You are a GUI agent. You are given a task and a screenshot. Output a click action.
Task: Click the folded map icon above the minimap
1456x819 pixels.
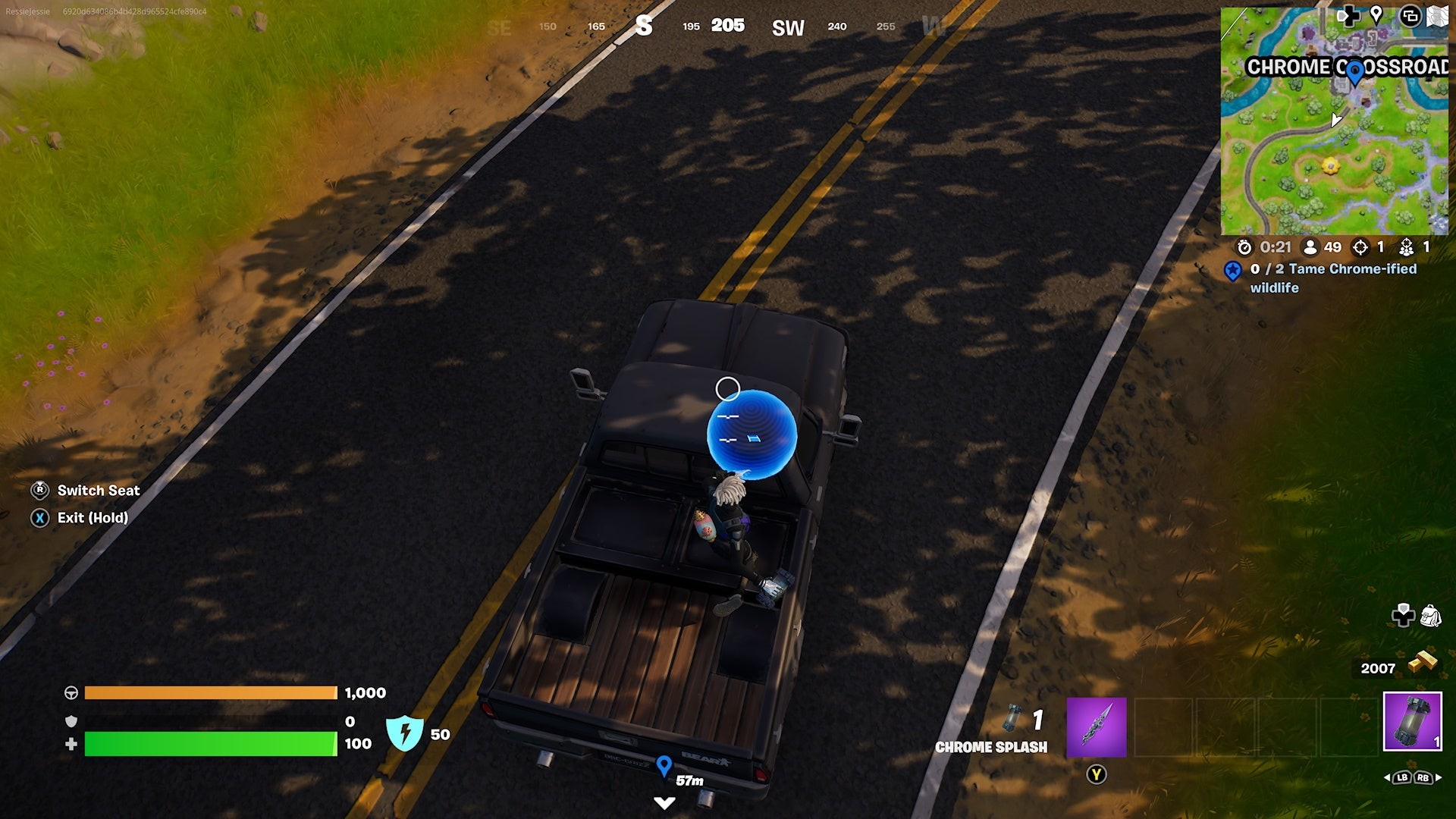coord(1438,16)
